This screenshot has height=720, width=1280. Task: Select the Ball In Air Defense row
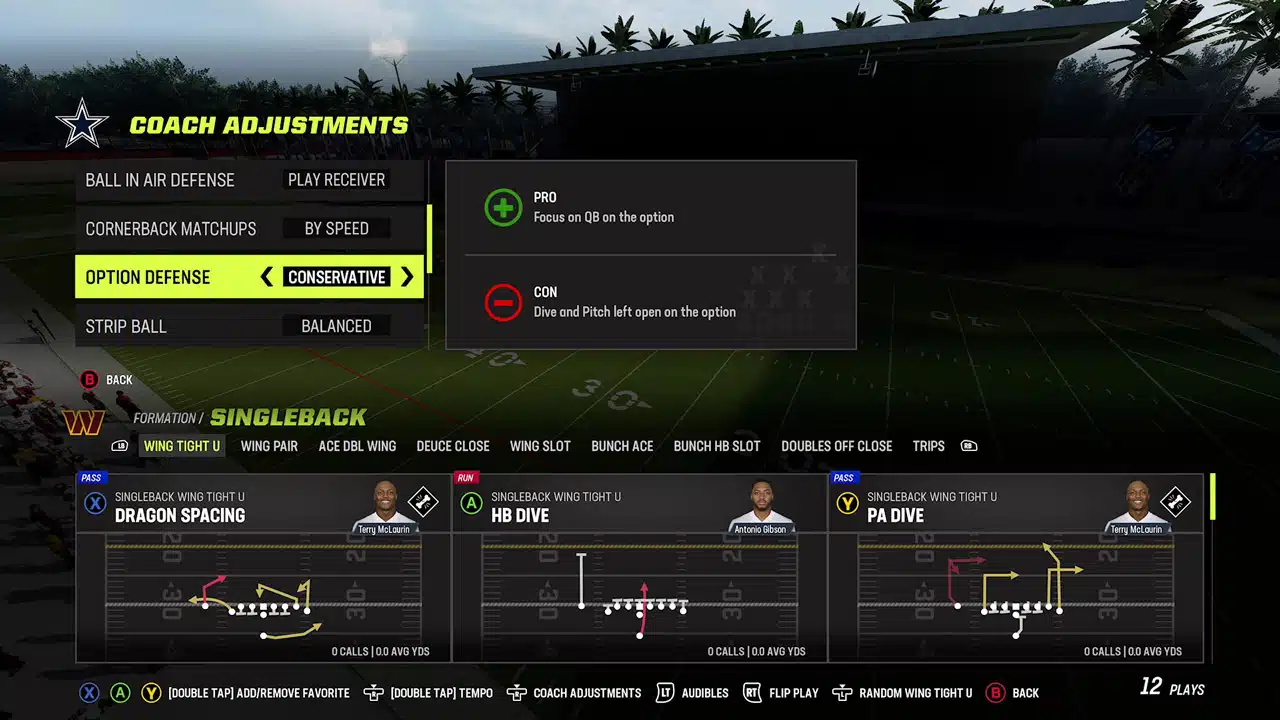(250, 180)
